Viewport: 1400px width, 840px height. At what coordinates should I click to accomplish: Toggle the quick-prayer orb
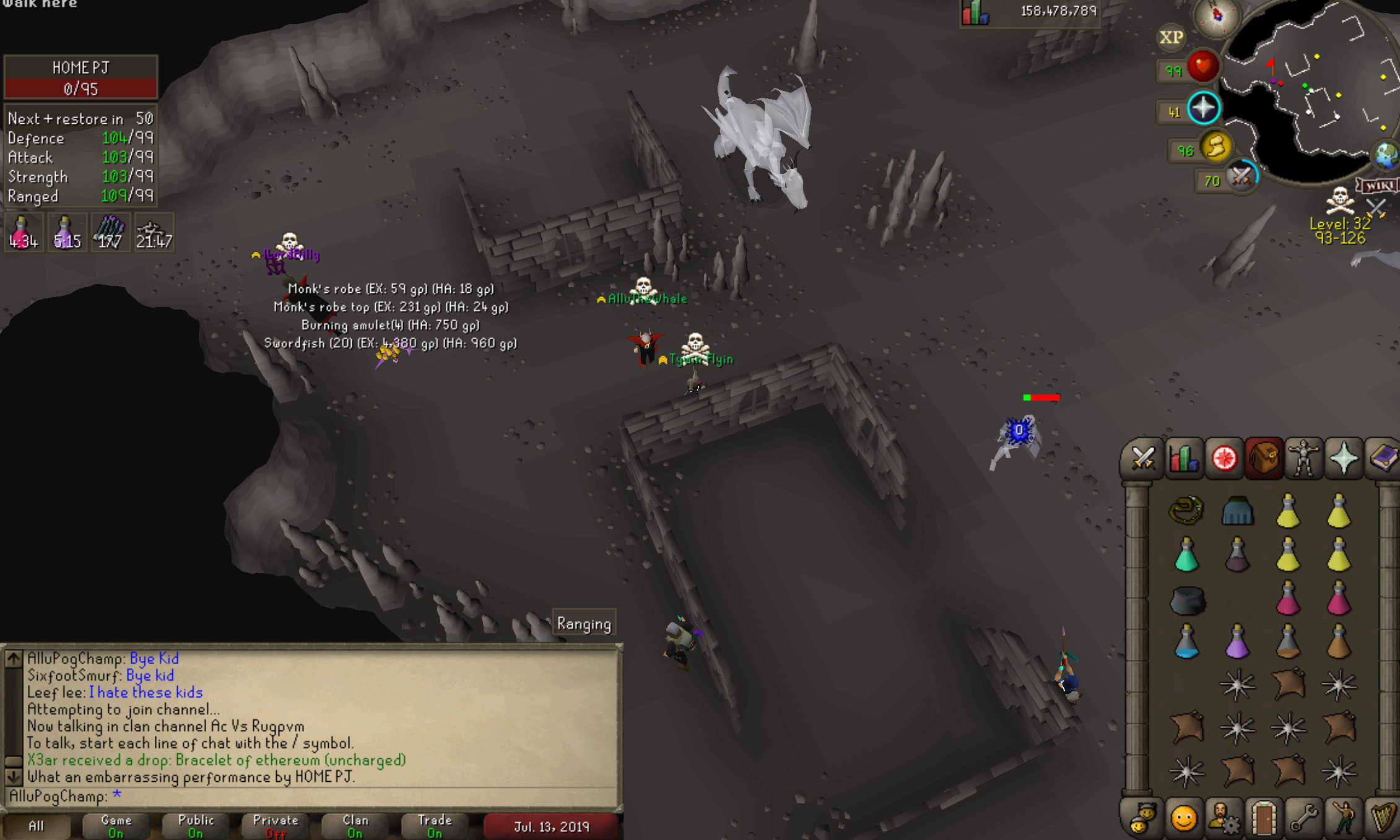1203,108
